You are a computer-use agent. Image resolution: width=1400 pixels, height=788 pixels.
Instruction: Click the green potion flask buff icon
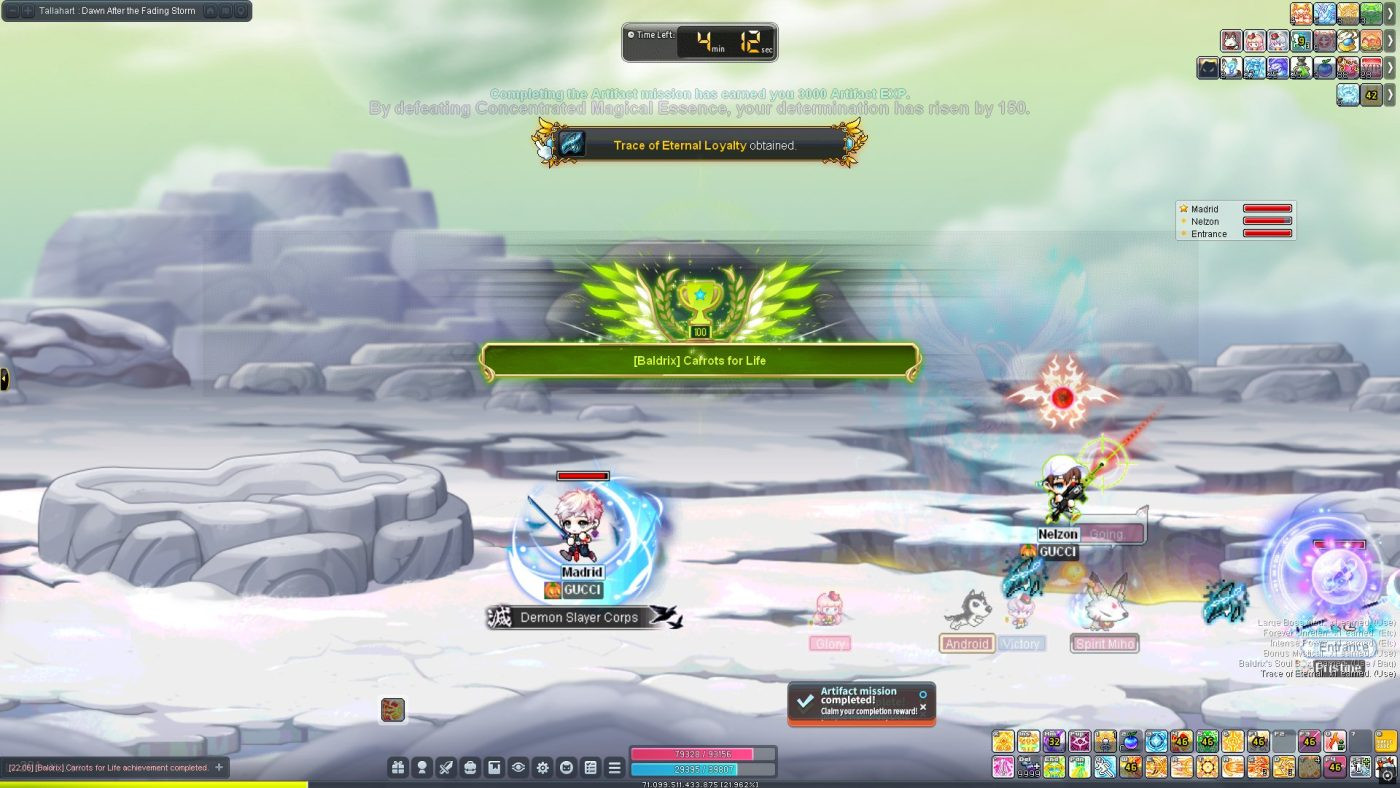pos(1300,68)
